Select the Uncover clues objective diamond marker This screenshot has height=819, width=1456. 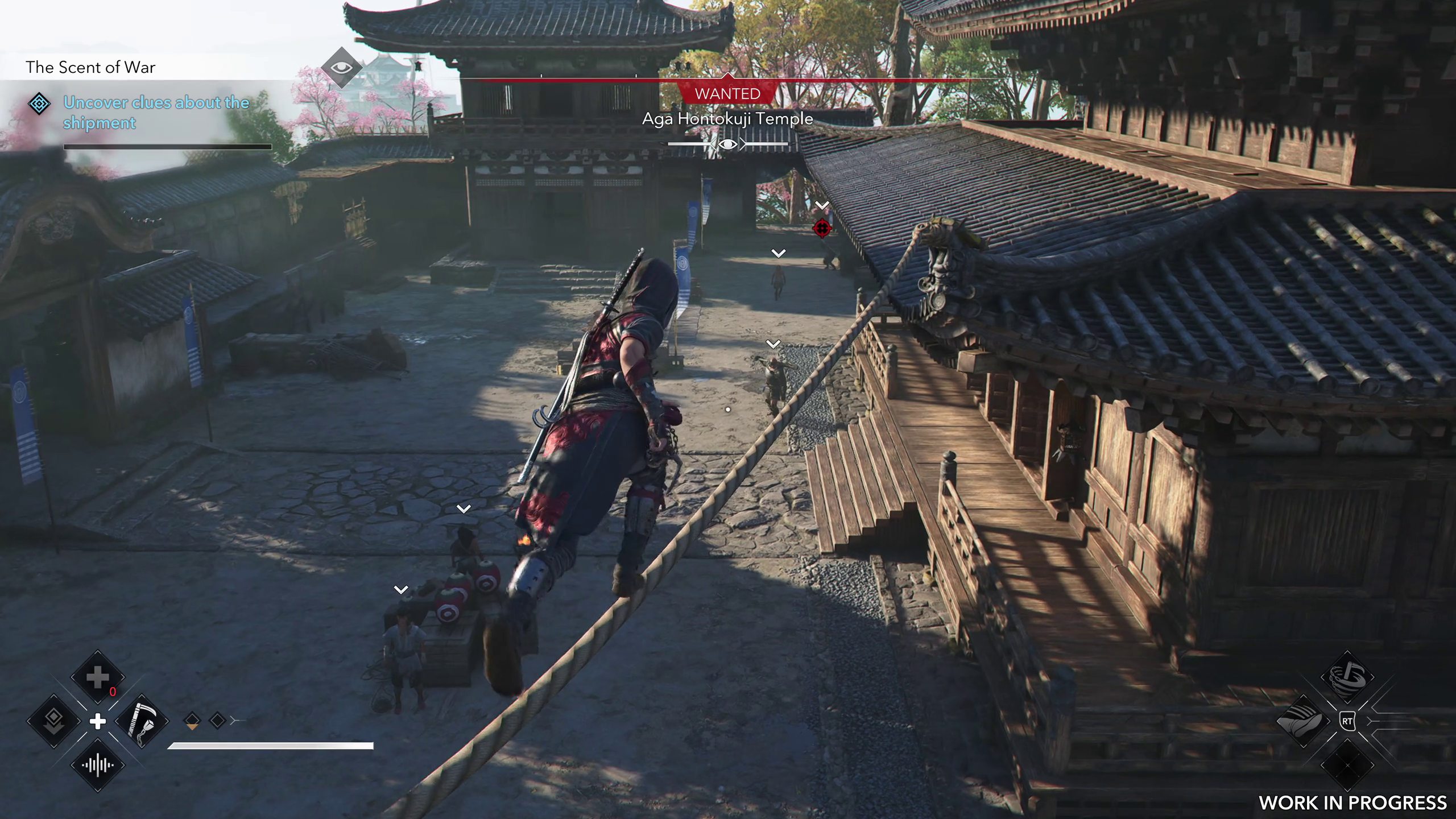pyautogui.click(x=39, y=104)
